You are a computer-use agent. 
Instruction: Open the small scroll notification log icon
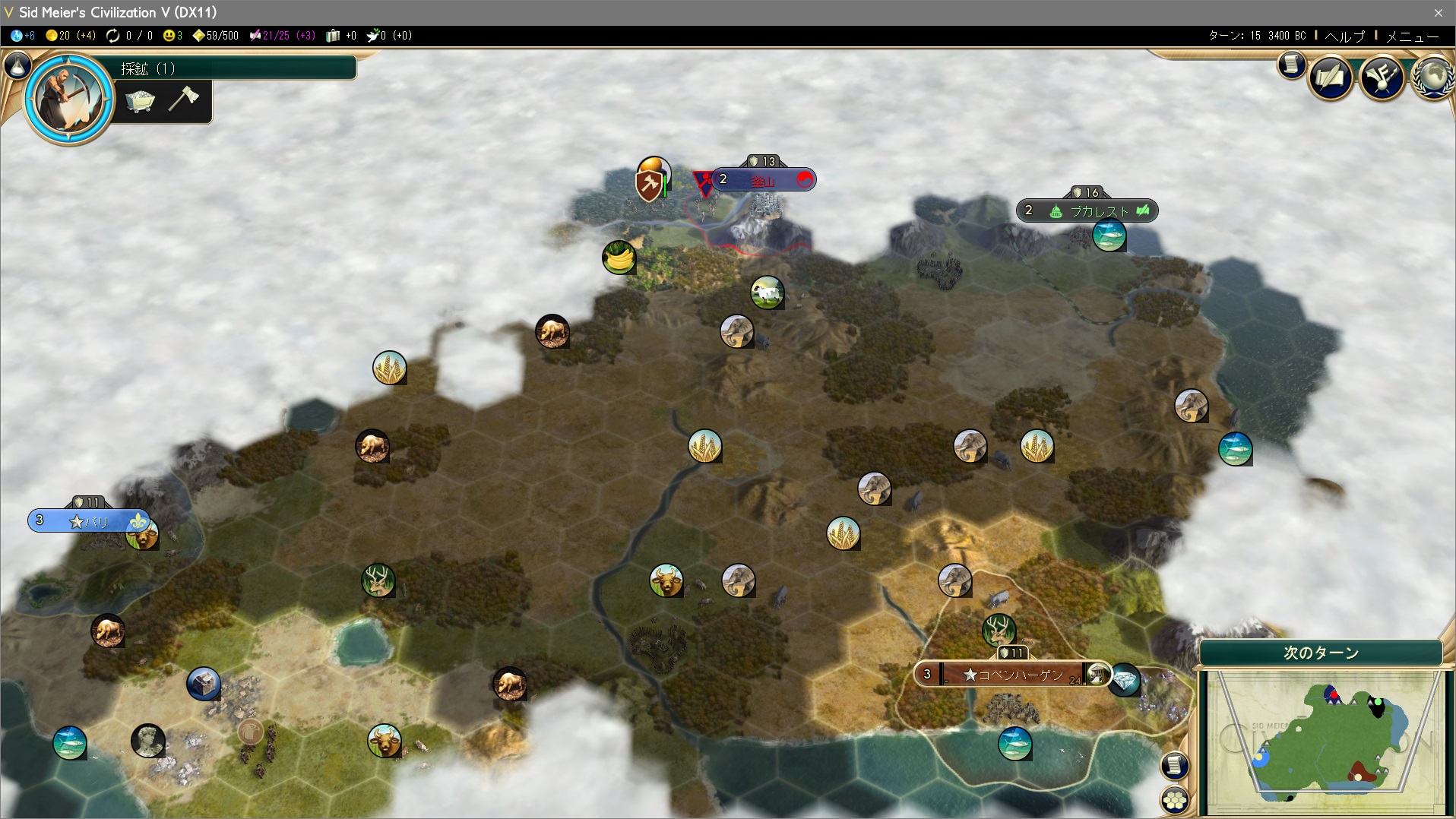click(1291, 65)
